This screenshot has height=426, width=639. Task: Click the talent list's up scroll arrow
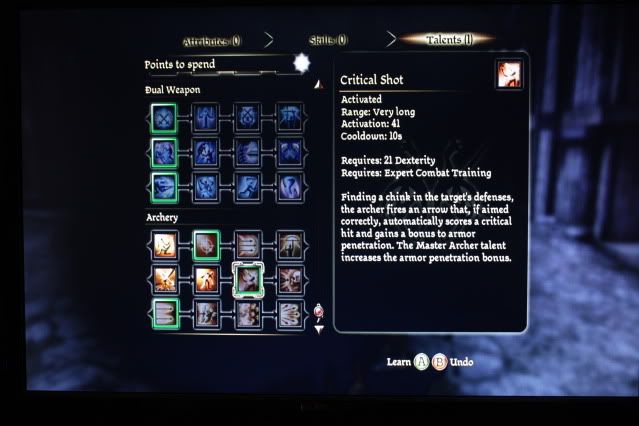(x=318, y=84)
